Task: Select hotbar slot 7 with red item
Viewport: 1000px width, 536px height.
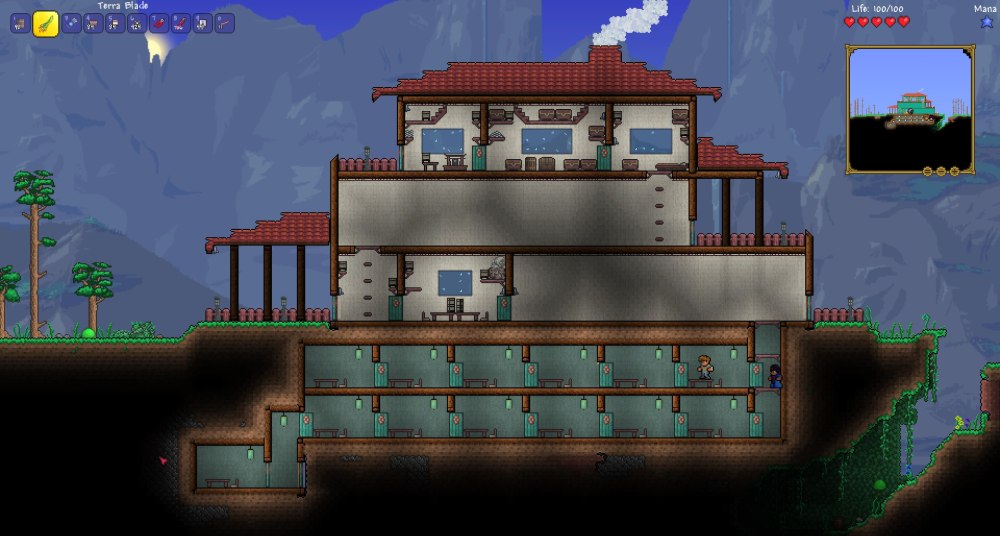Action: 159,23
